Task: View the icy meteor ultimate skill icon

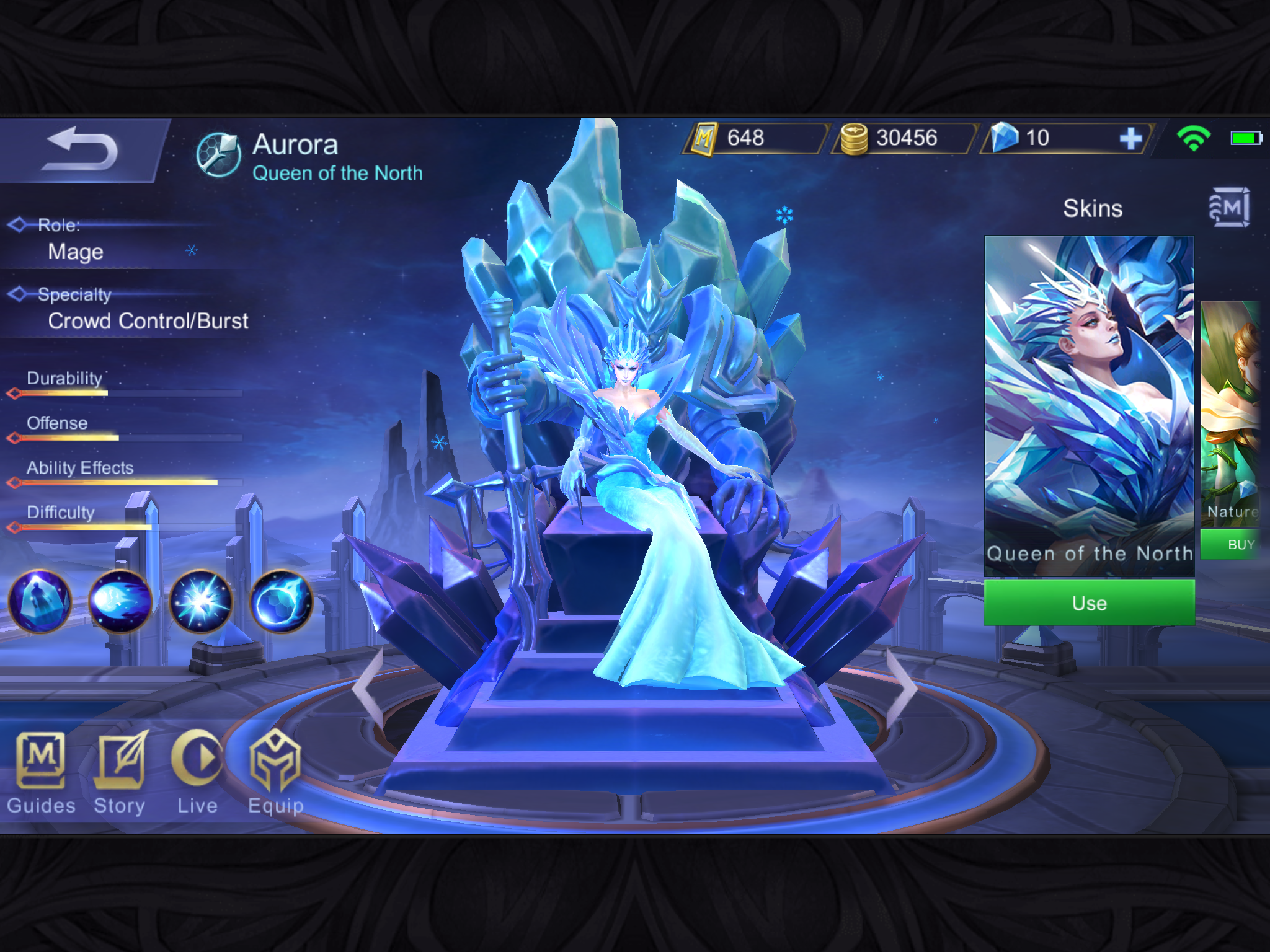Action: [282, 601]
